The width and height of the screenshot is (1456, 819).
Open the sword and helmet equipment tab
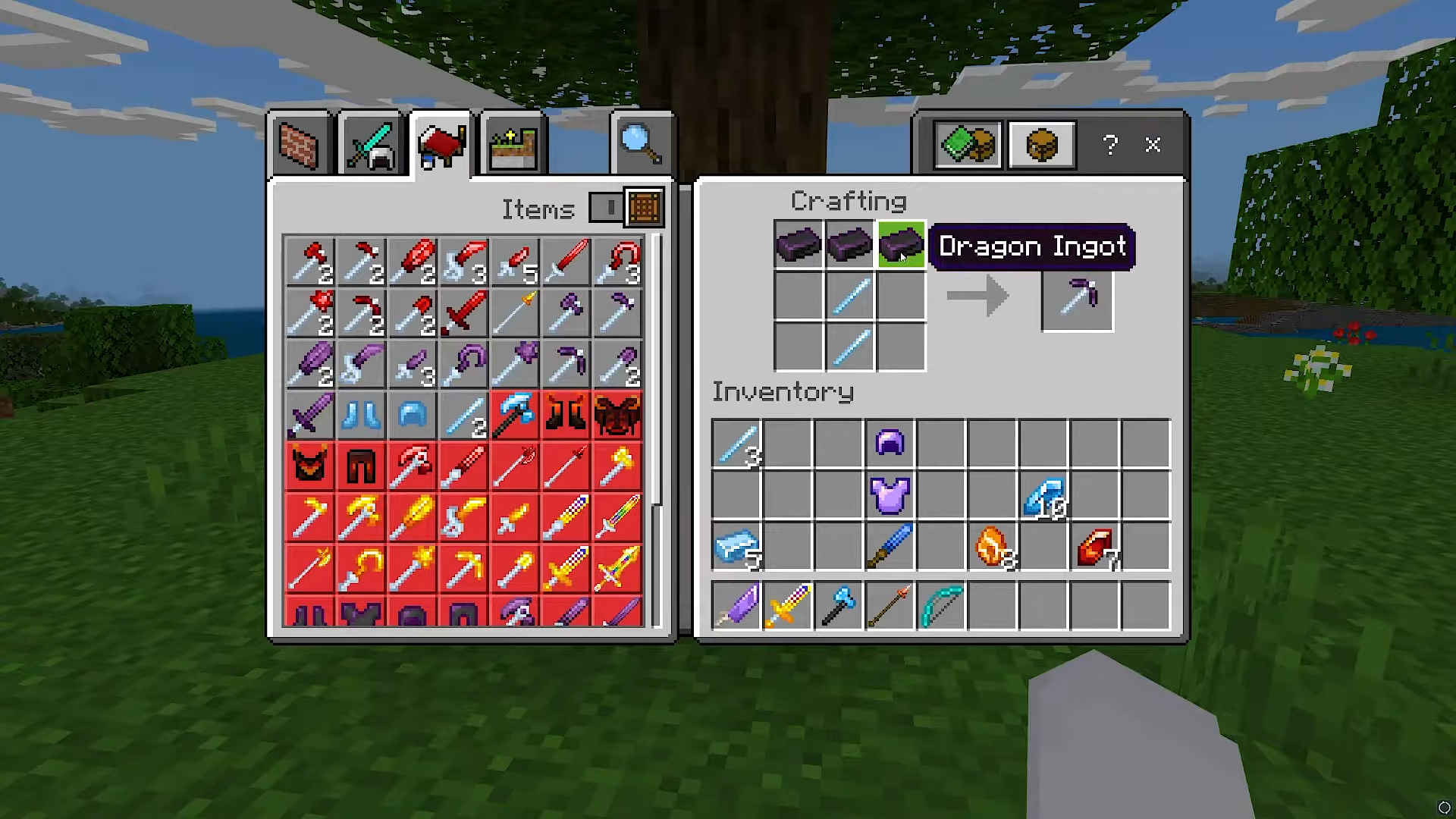[371, 146]
